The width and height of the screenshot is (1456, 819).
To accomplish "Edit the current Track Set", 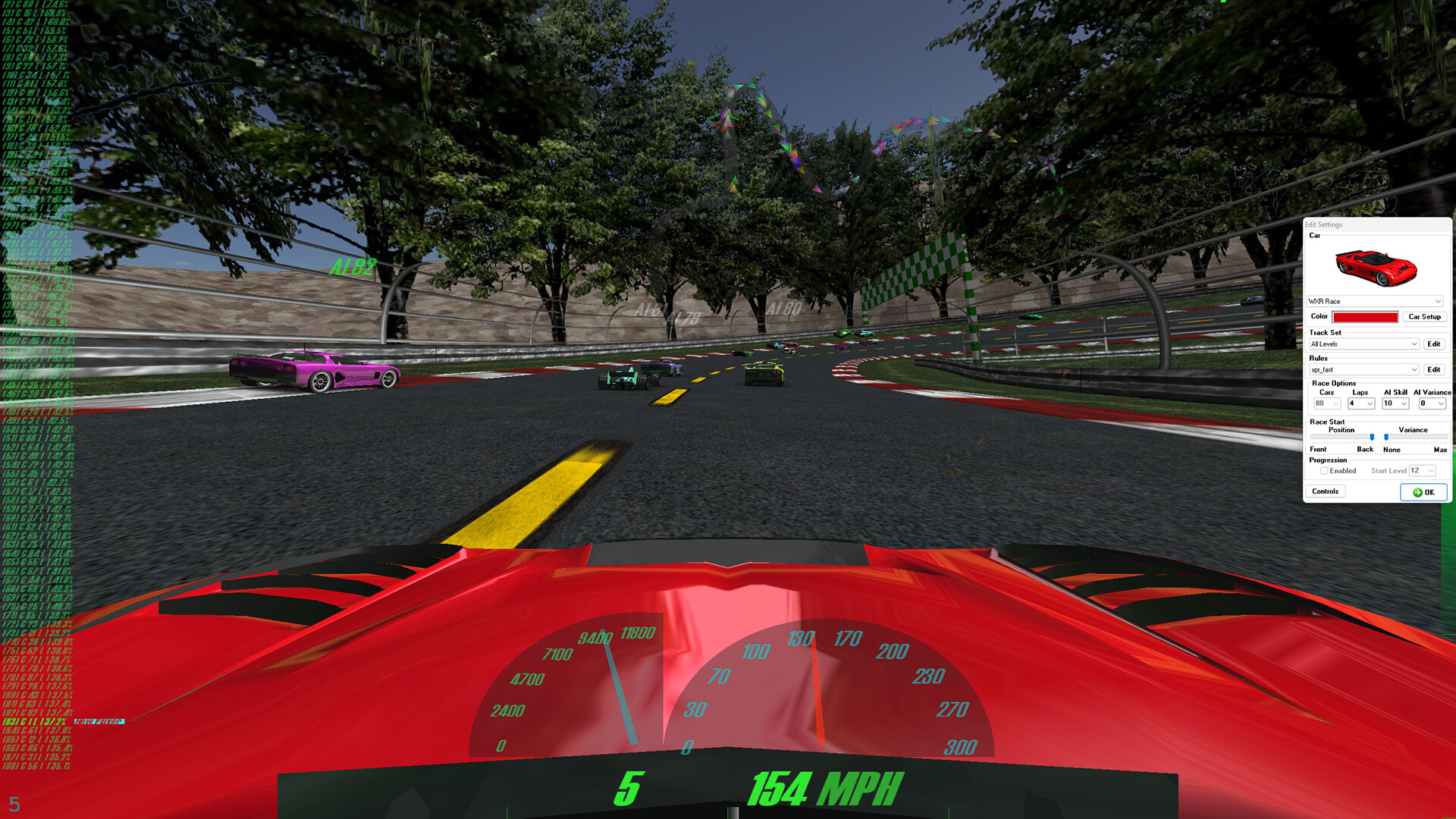I will coord(1434,344).
